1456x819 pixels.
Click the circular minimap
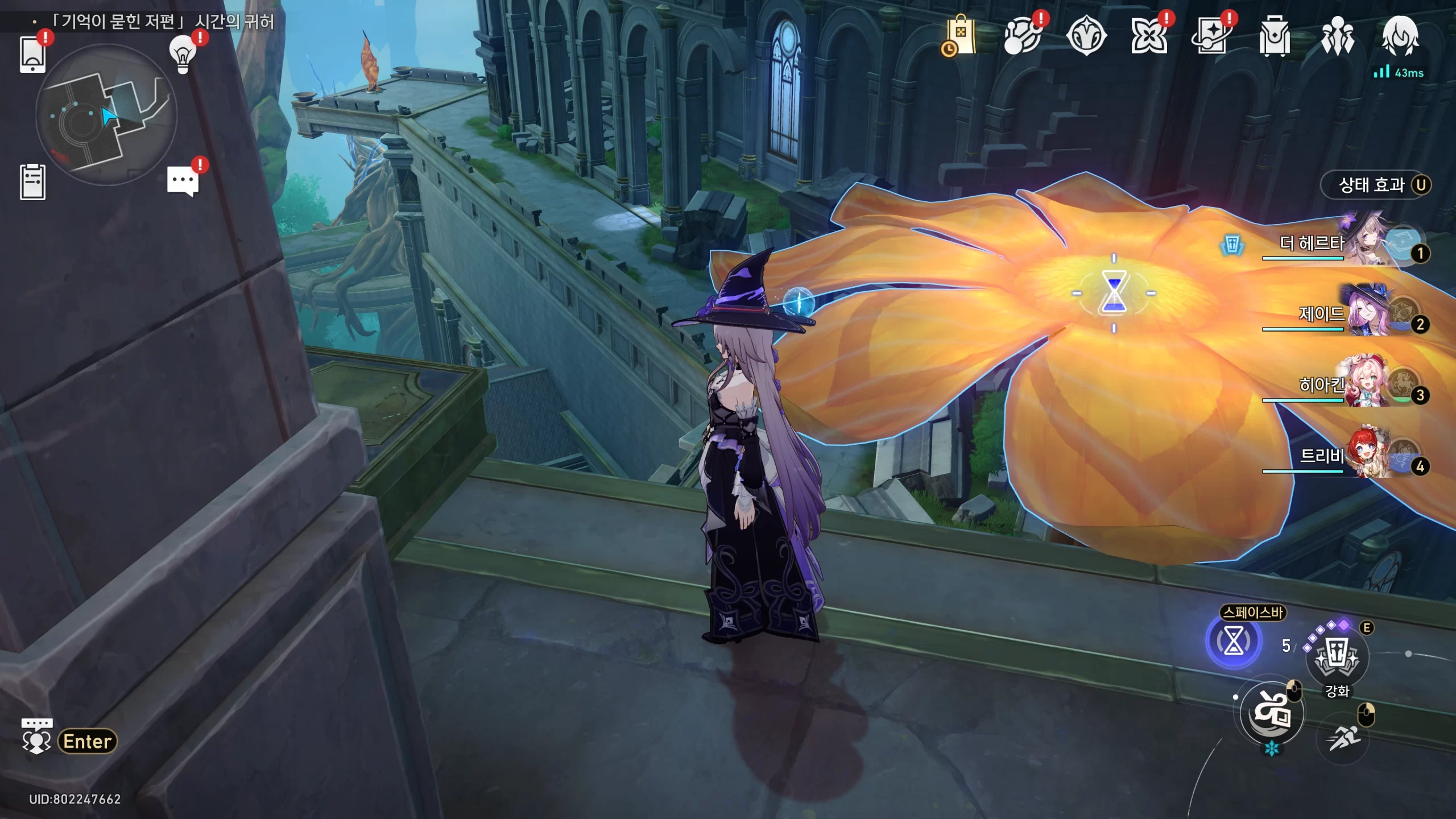coord(106,115)
